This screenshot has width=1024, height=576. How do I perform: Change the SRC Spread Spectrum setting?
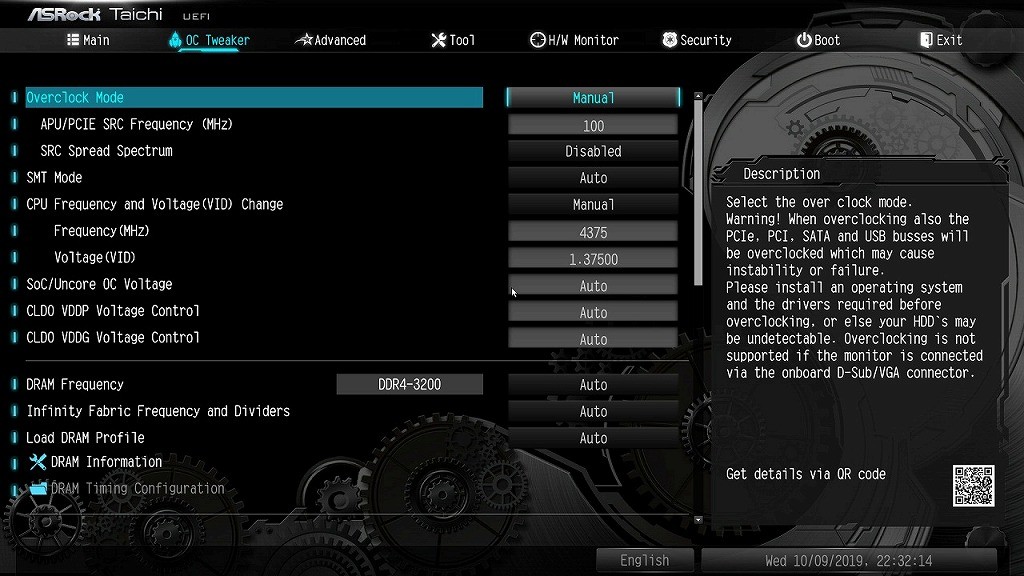click(593, 152)
